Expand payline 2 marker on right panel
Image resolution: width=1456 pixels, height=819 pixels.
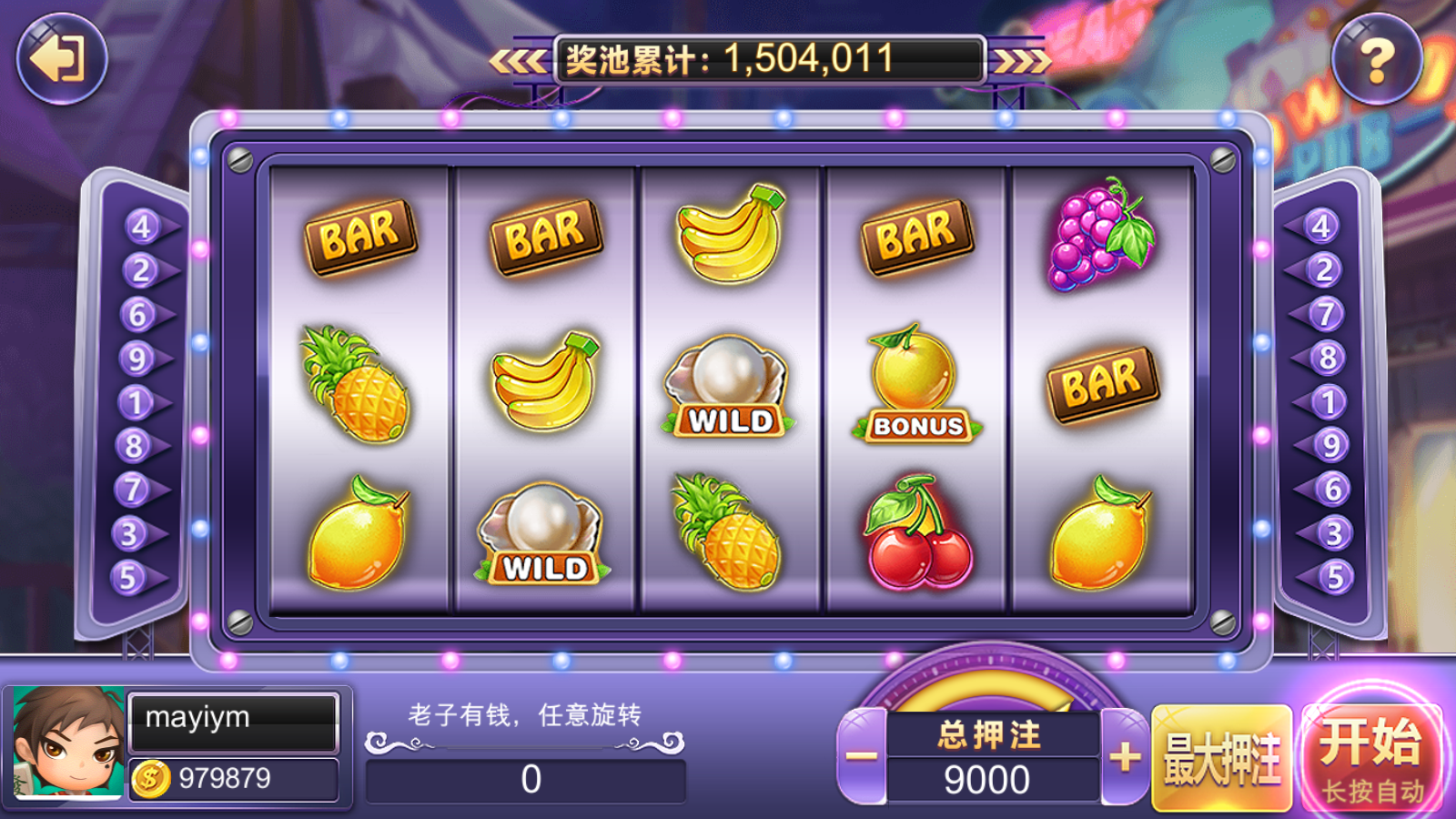(1323, 268)
